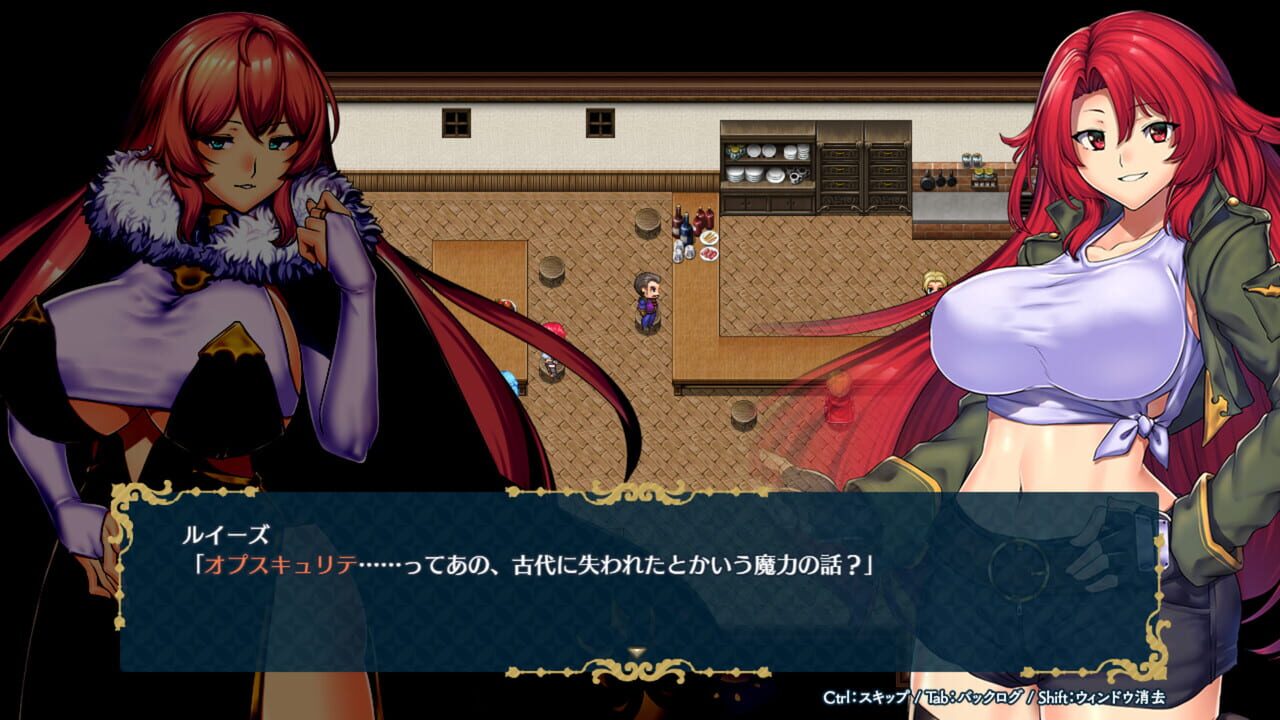Select the kettle on the dish shelf

click(x=798, y=176)
